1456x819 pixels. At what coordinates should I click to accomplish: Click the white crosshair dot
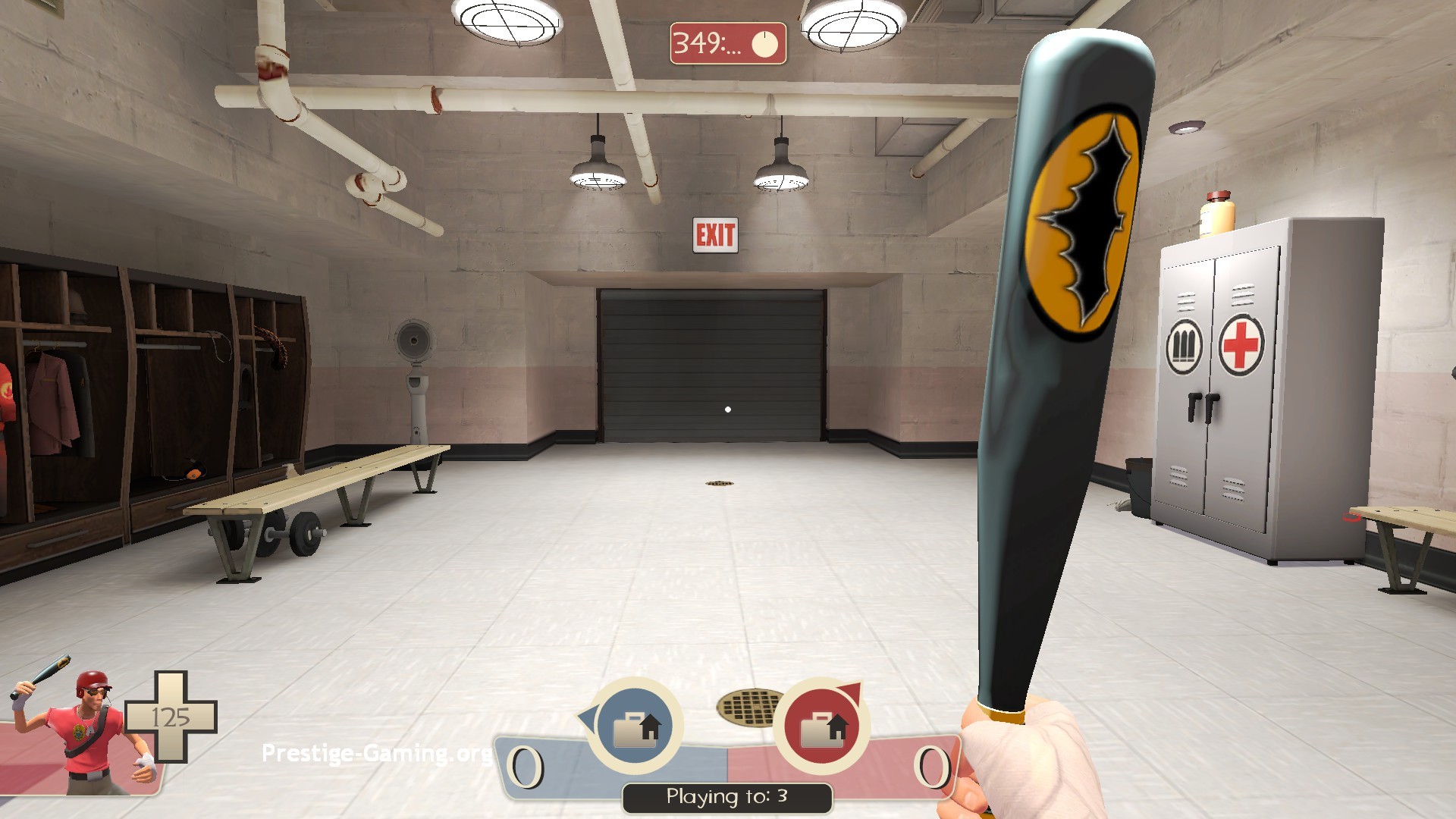728,409
